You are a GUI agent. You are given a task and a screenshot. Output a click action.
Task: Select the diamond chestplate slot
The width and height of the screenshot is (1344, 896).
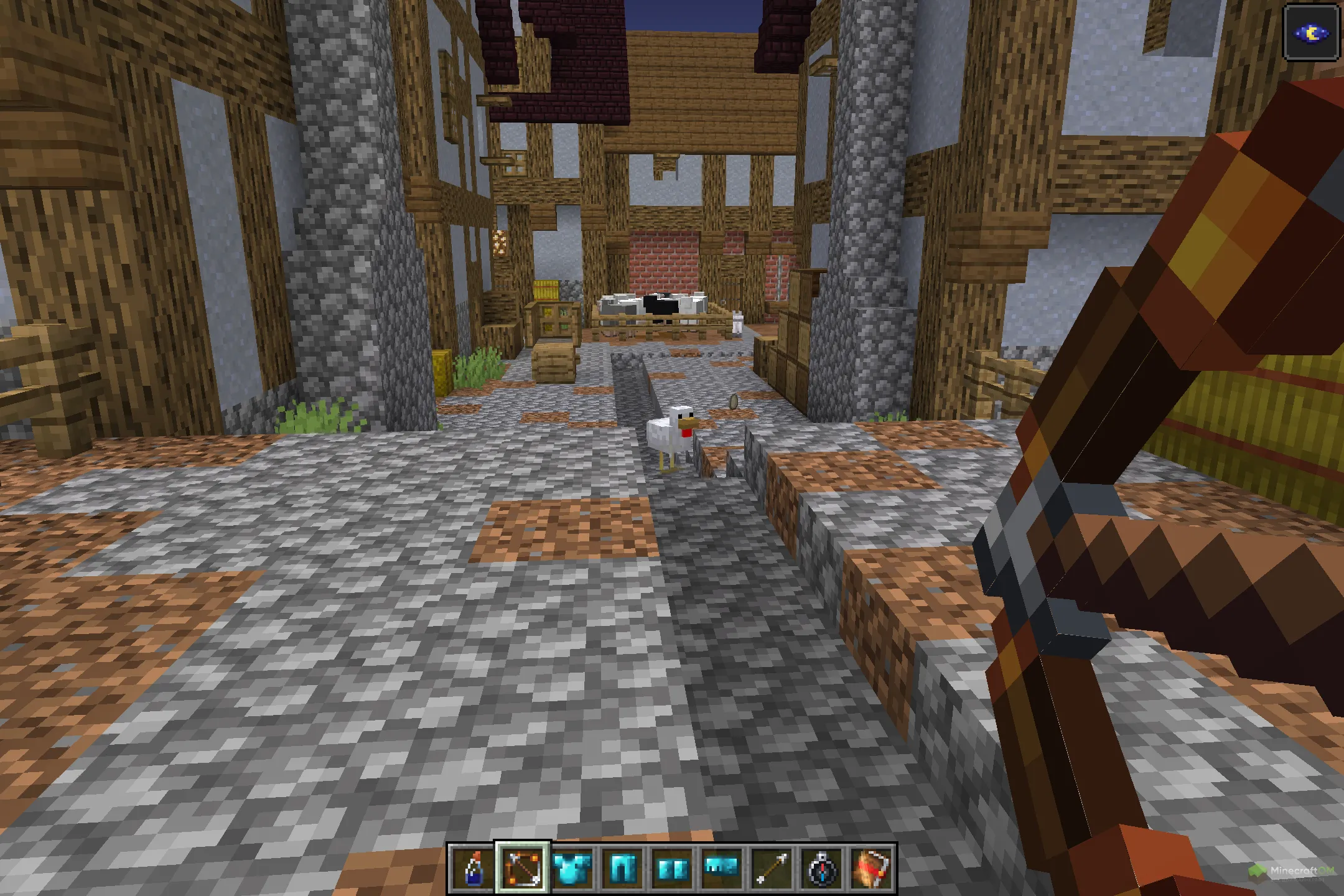[x=572, y=868]
